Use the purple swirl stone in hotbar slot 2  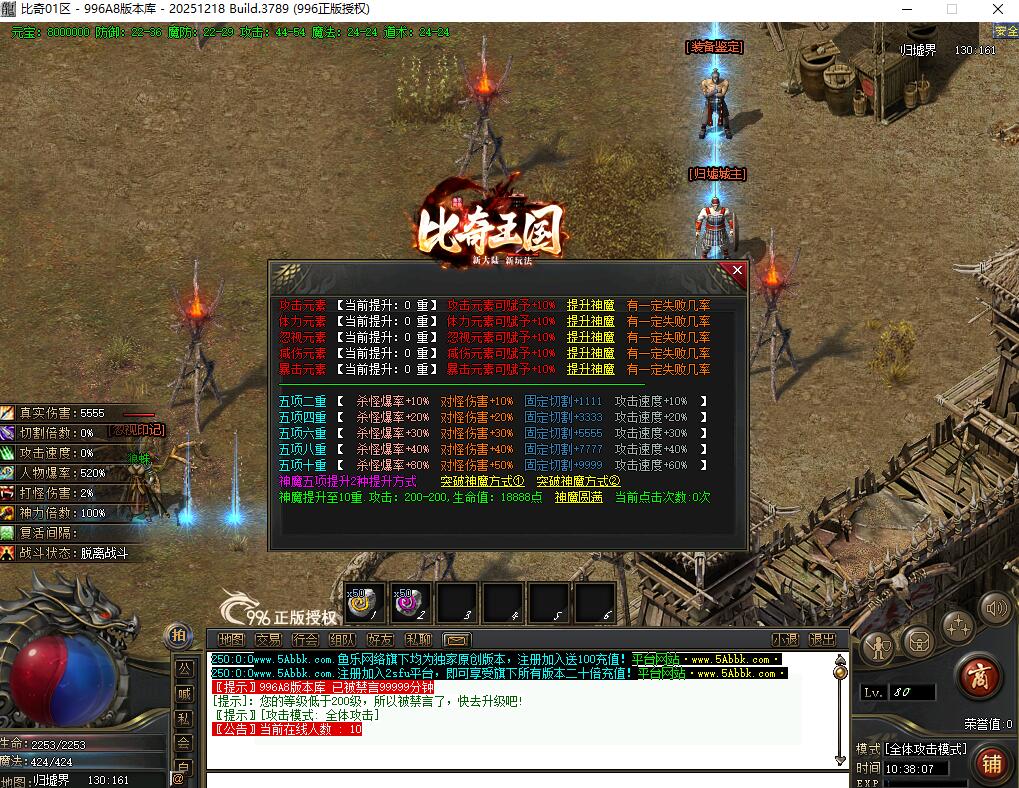coord(411,601)
